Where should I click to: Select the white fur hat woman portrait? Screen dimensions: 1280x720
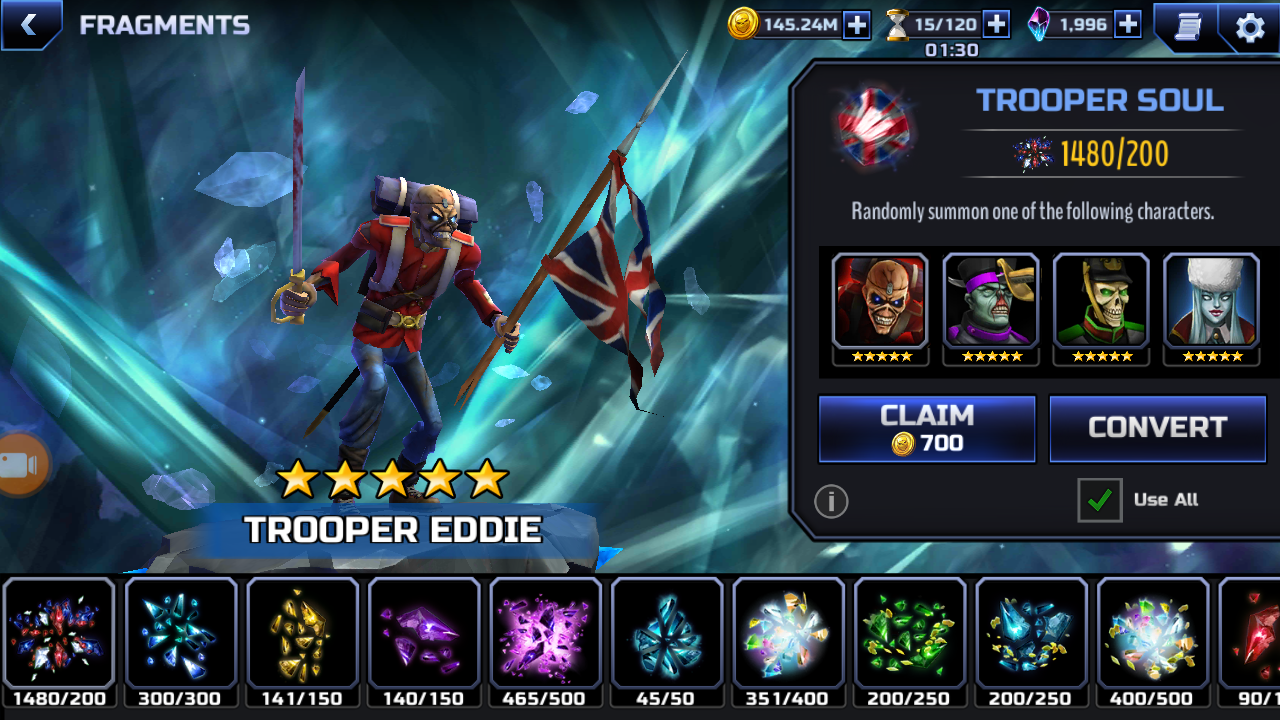[x=1212, y=302]
